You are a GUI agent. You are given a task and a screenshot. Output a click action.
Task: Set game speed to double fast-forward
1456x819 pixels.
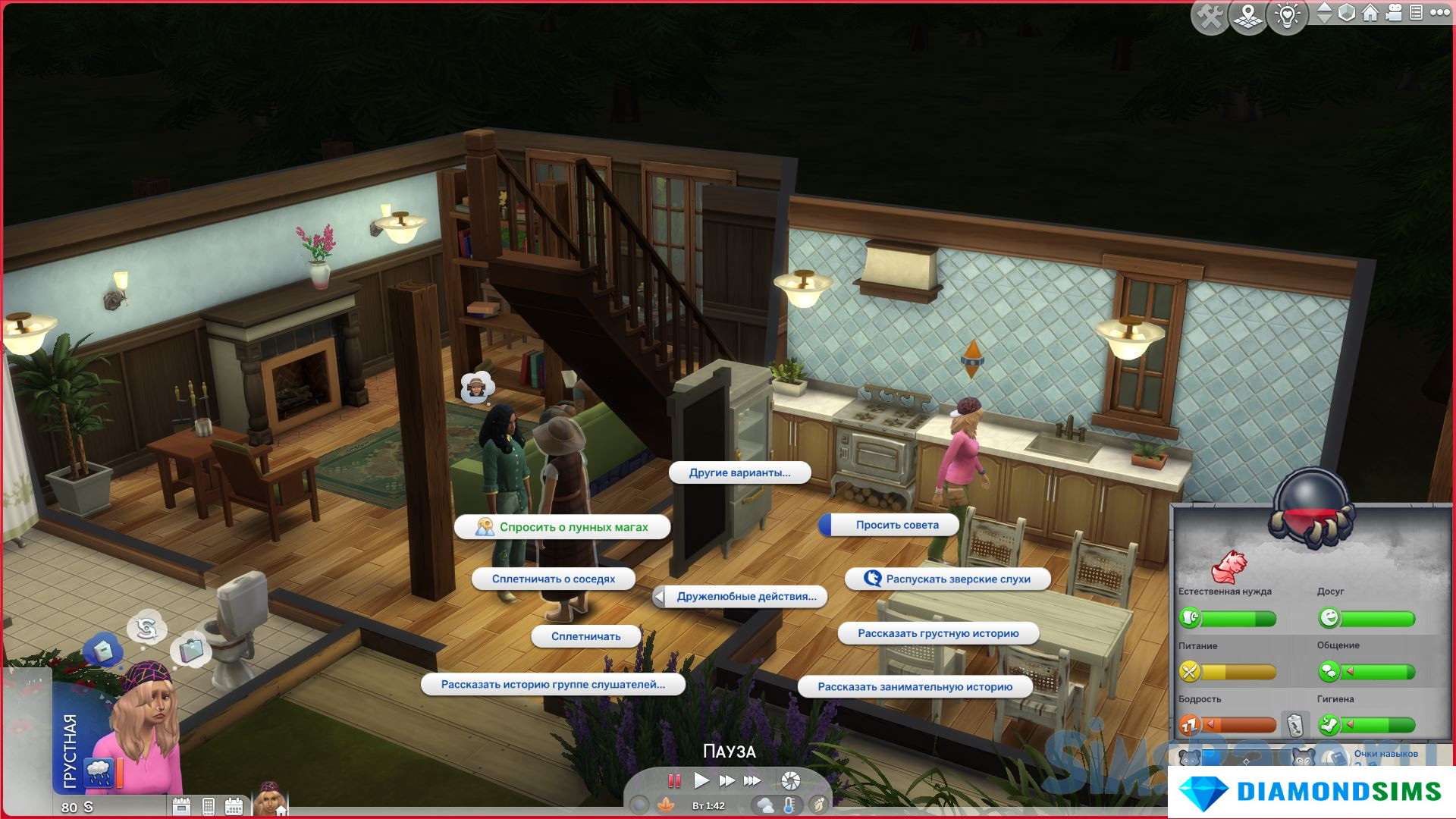click(726, 780)
